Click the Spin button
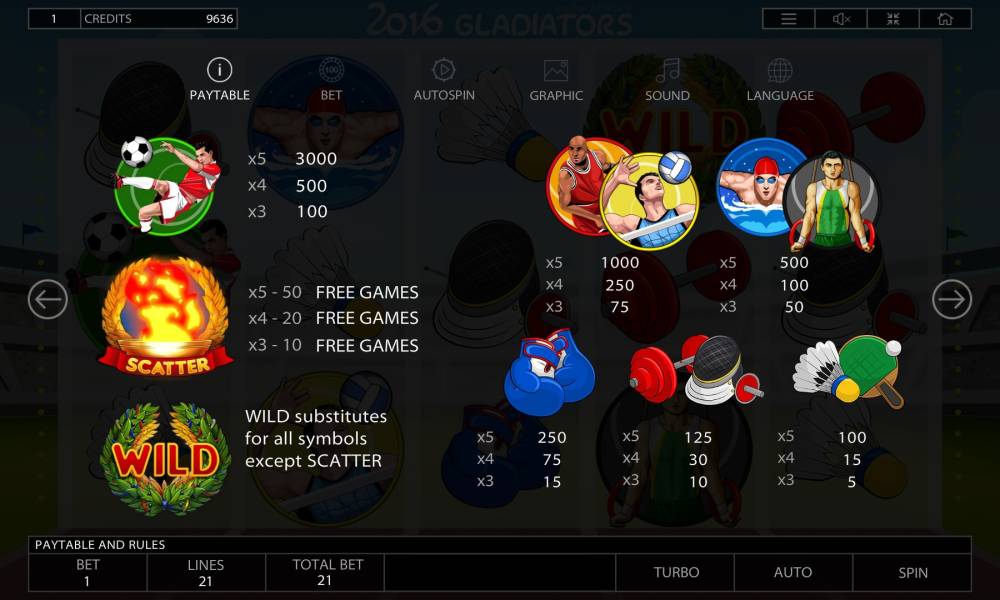 coord(912,573)
